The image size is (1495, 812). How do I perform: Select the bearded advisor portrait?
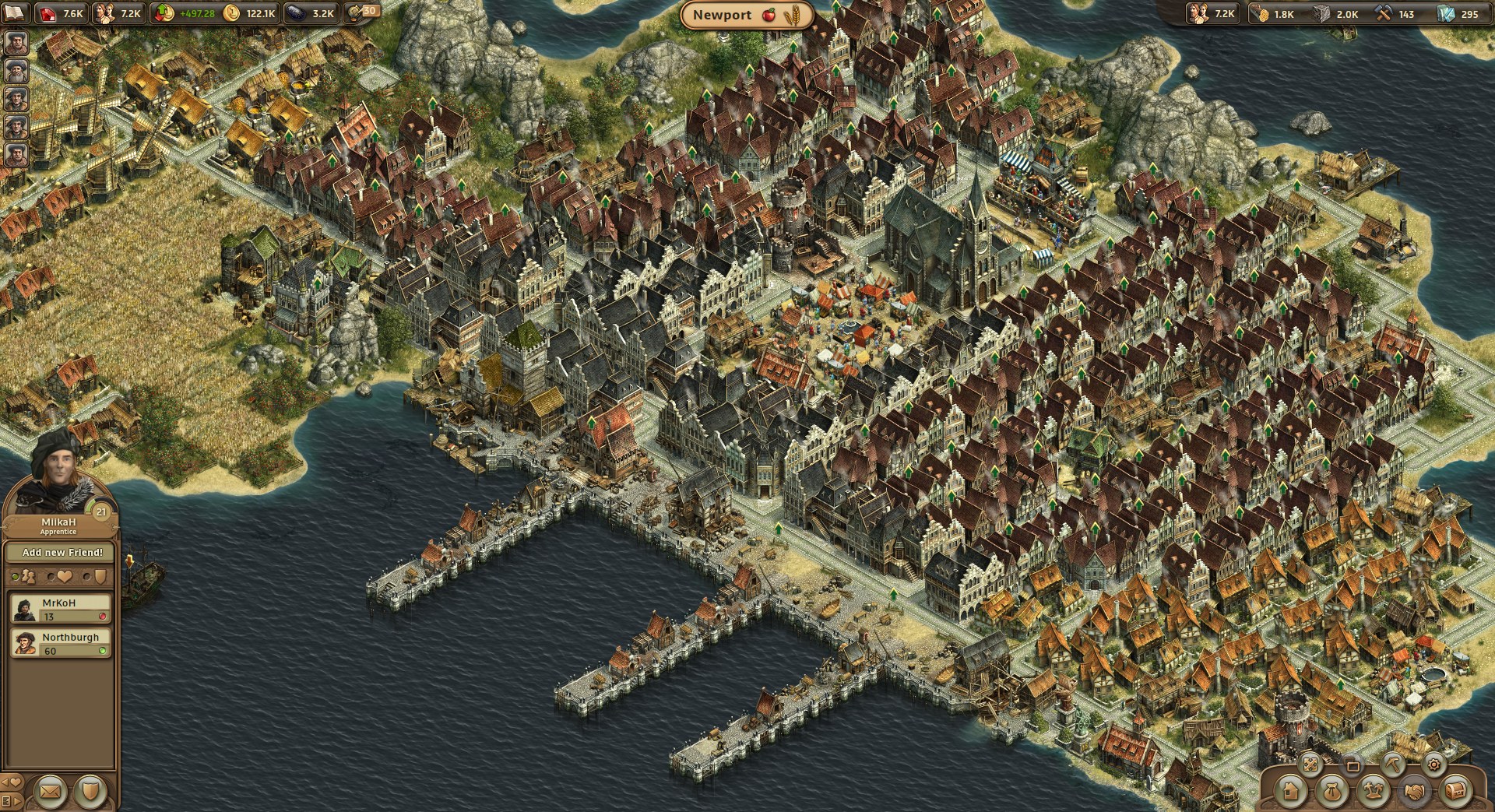click(16, 70)
